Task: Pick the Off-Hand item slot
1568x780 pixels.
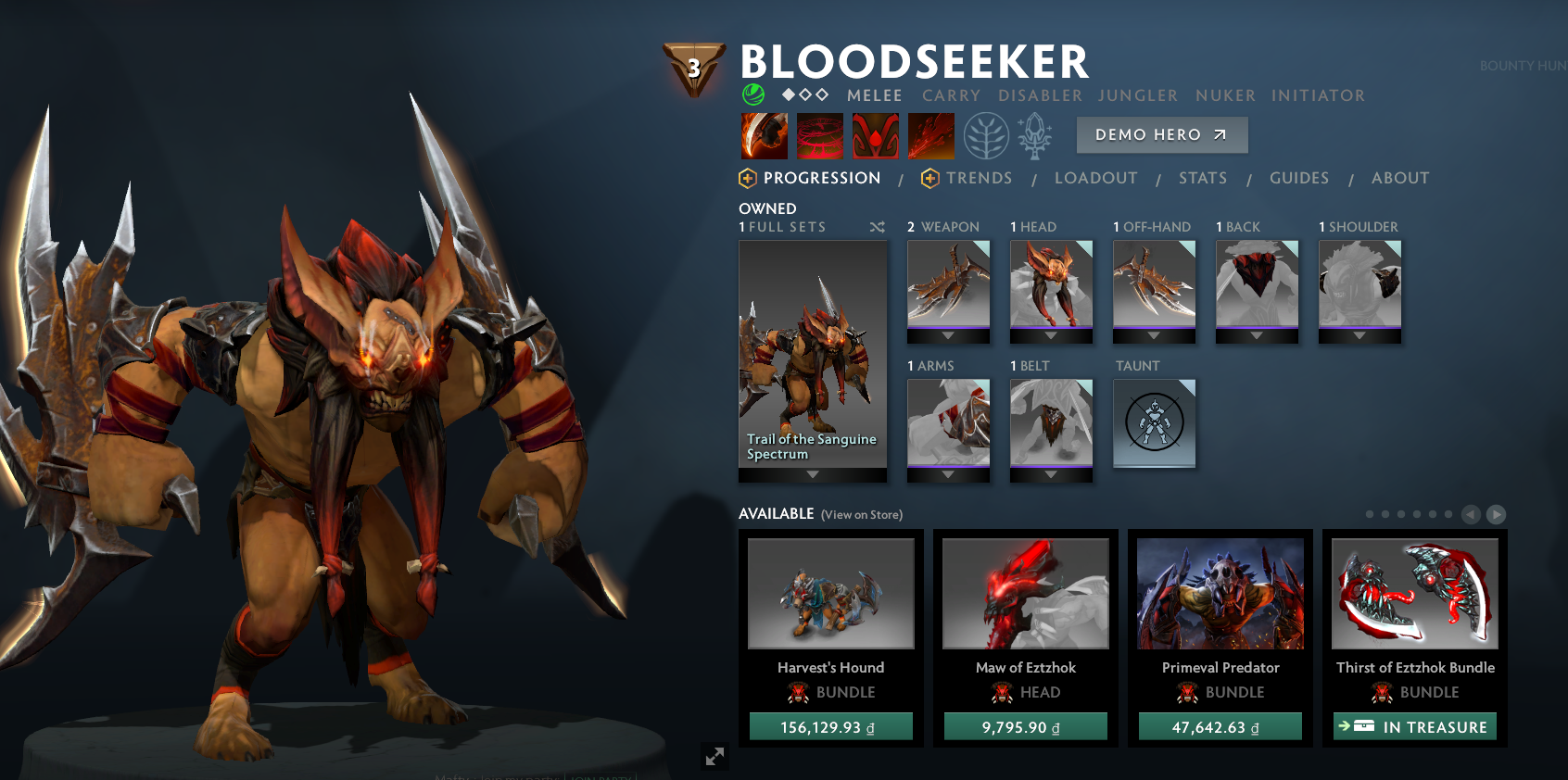Action: click(1154, 285)
